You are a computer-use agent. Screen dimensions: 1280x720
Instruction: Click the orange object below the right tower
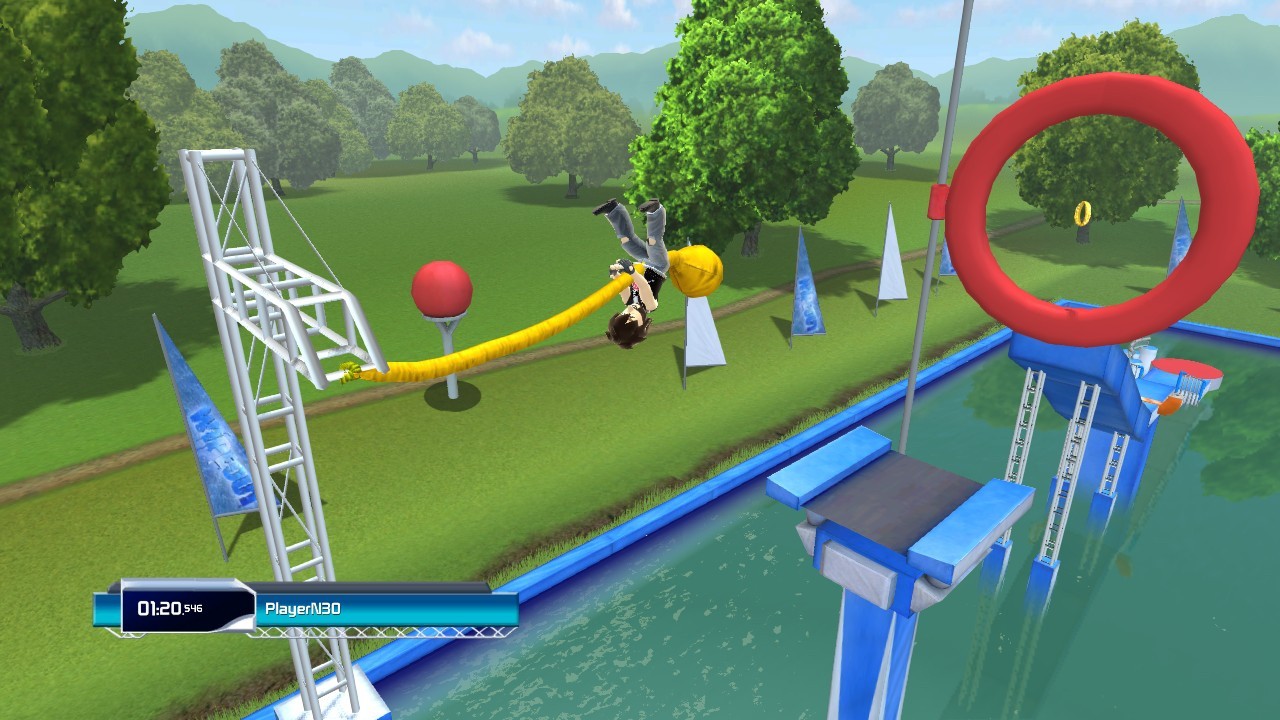click(1168, 405)
